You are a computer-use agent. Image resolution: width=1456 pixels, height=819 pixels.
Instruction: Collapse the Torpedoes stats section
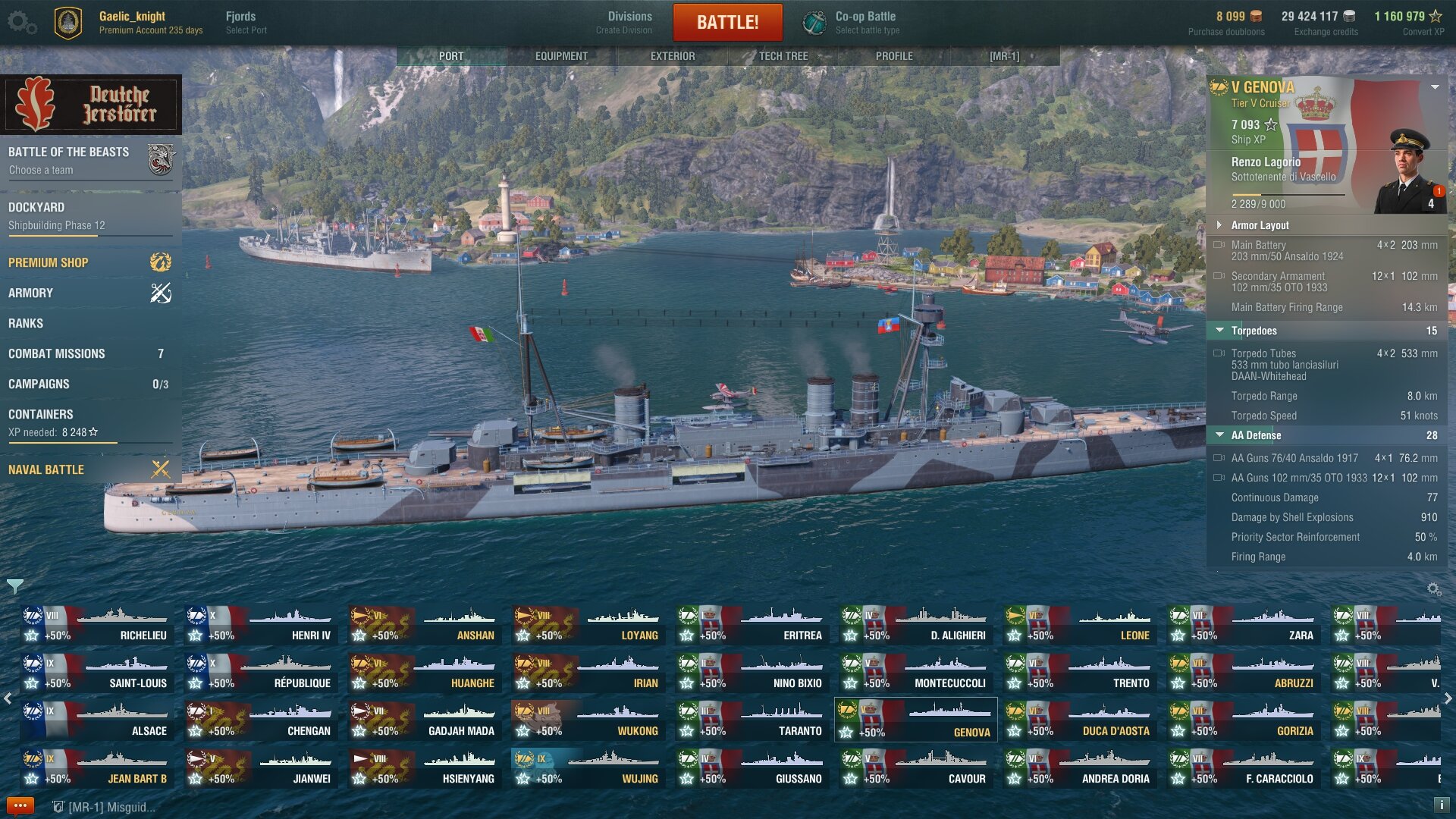1219,331
